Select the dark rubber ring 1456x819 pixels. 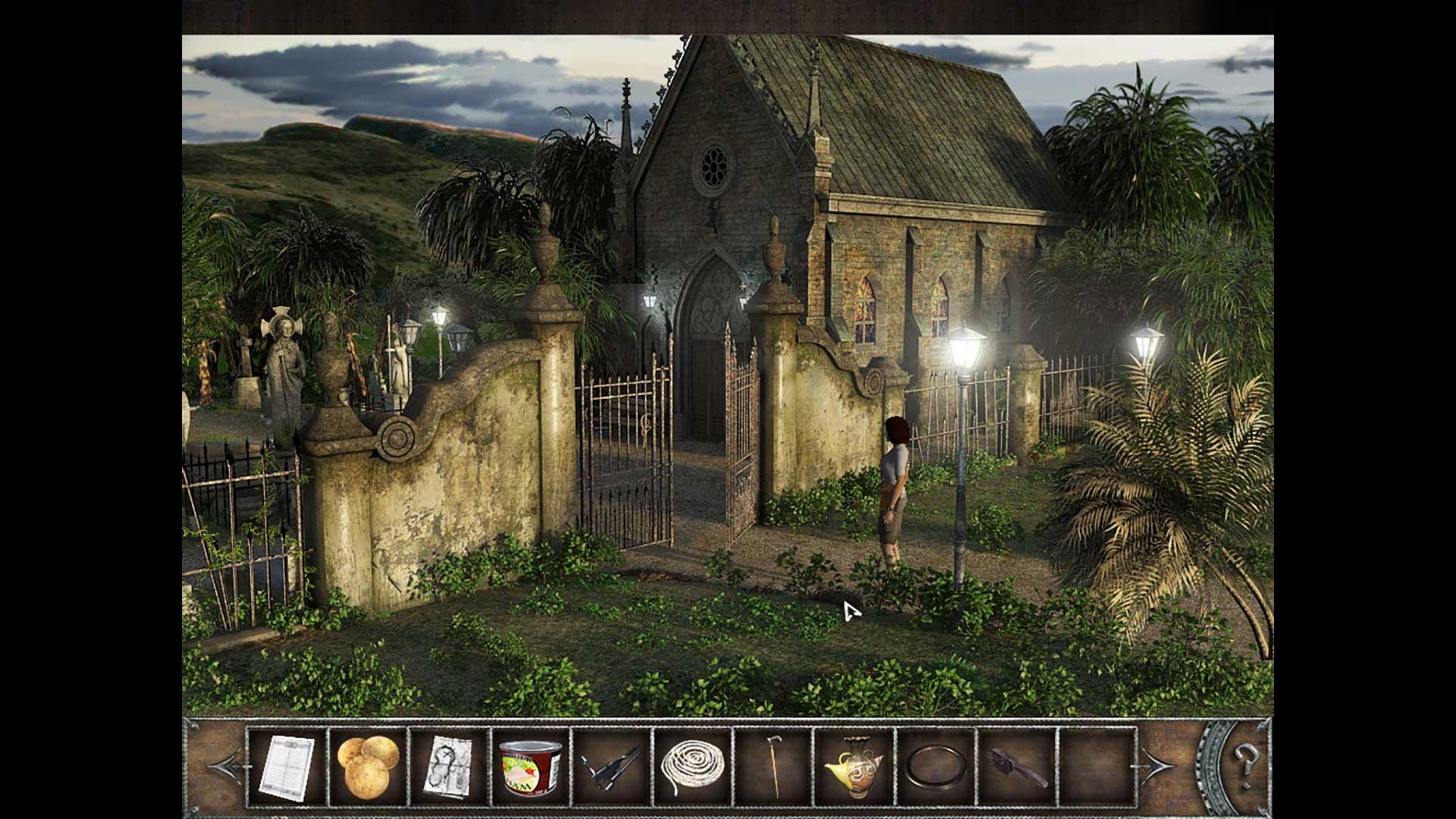(936, 767)
